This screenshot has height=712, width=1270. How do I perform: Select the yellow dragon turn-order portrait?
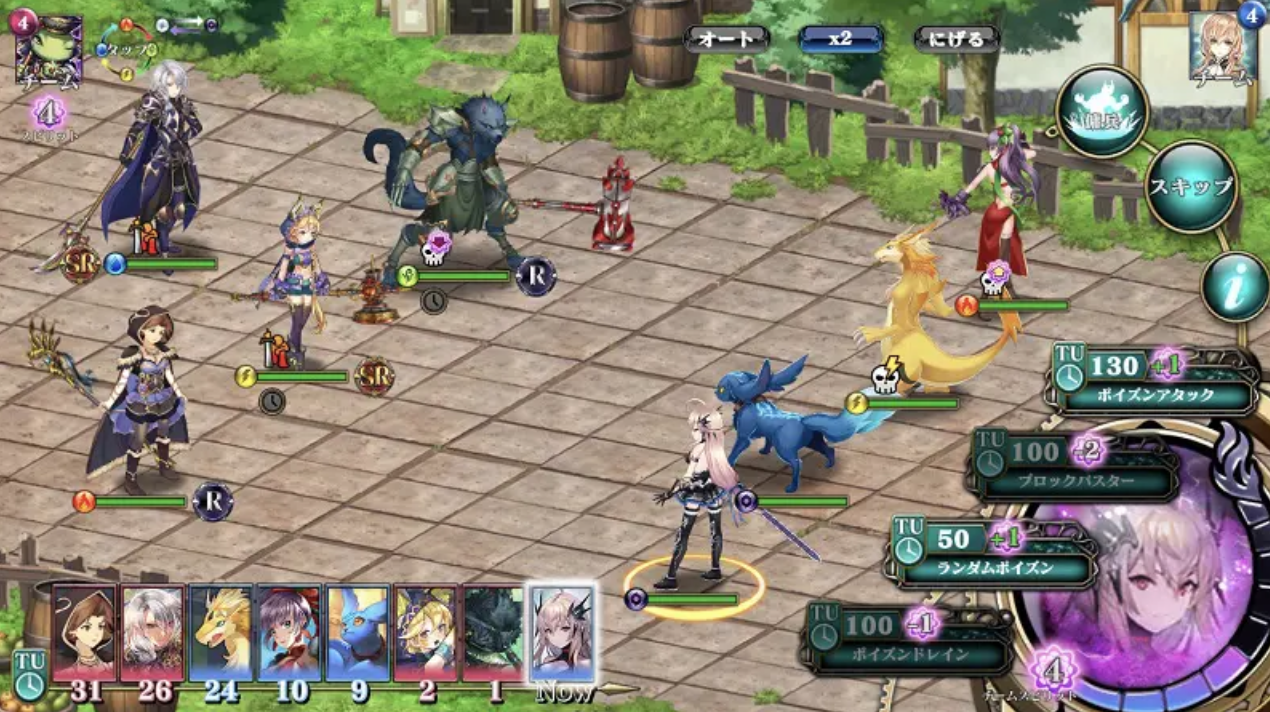tap(220, 633)
